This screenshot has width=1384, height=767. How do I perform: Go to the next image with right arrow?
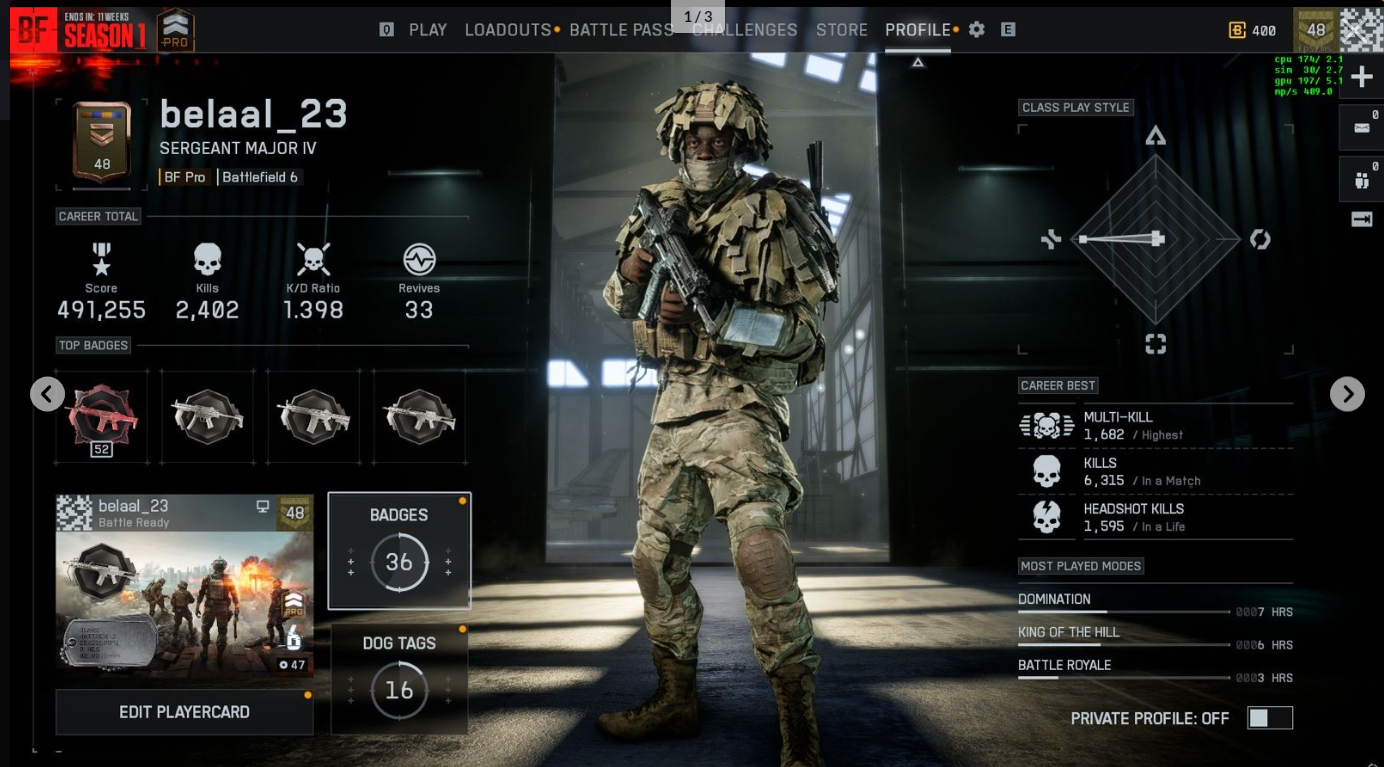pos(1347,394)
